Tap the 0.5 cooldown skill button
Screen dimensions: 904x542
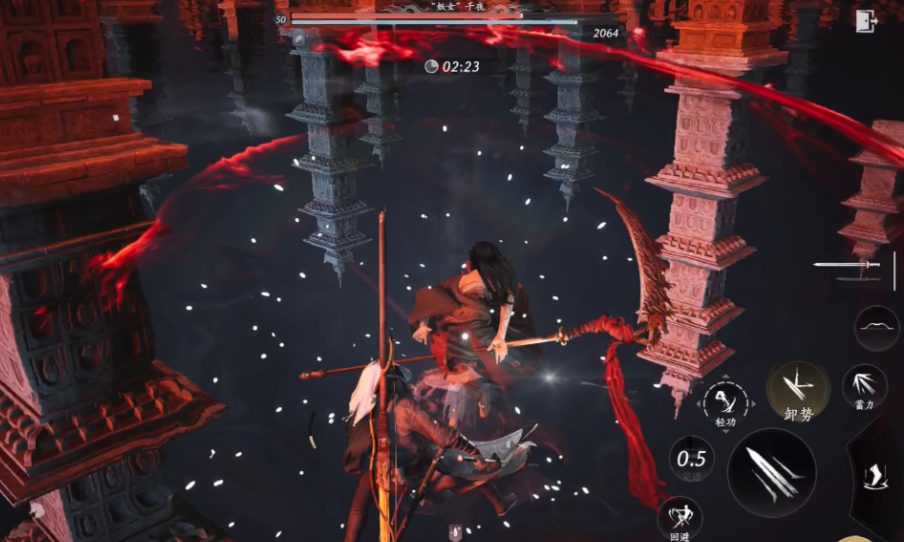pos(691,460)
